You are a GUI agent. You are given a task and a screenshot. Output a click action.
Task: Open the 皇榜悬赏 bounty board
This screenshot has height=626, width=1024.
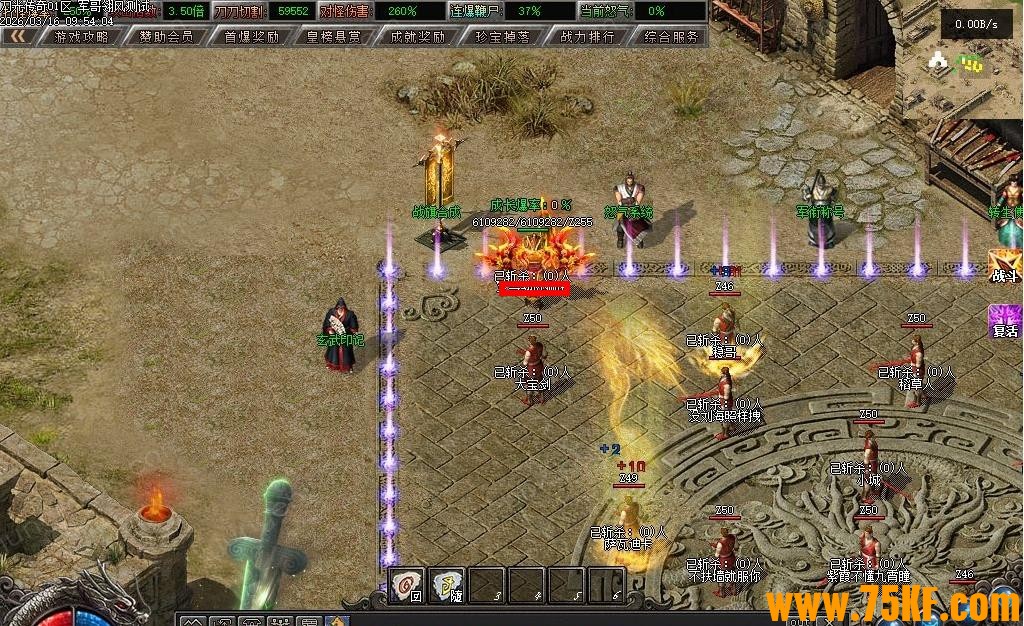click(x=334, y=37)
